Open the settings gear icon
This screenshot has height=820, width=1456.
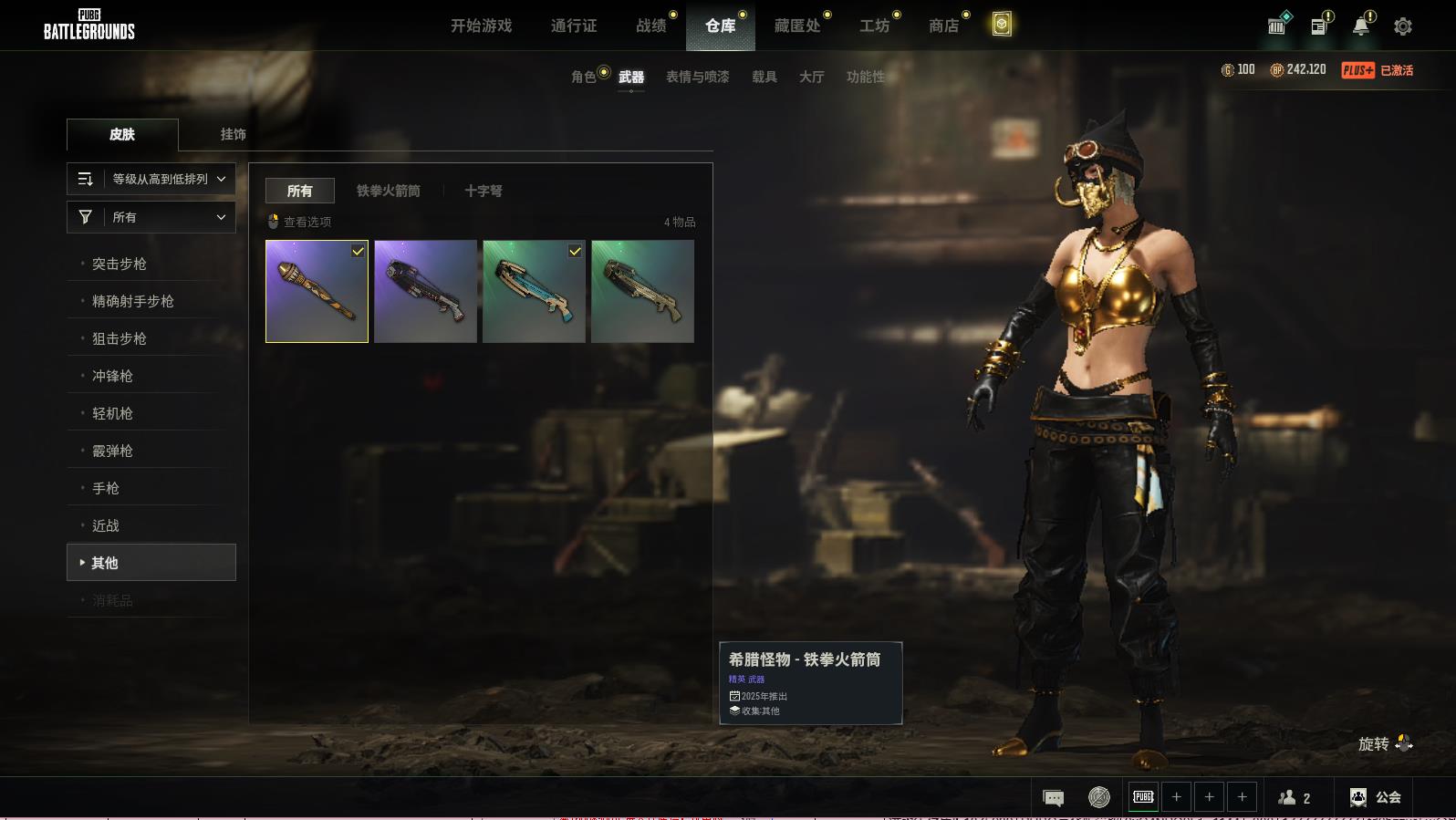(x=1403, y=26)
